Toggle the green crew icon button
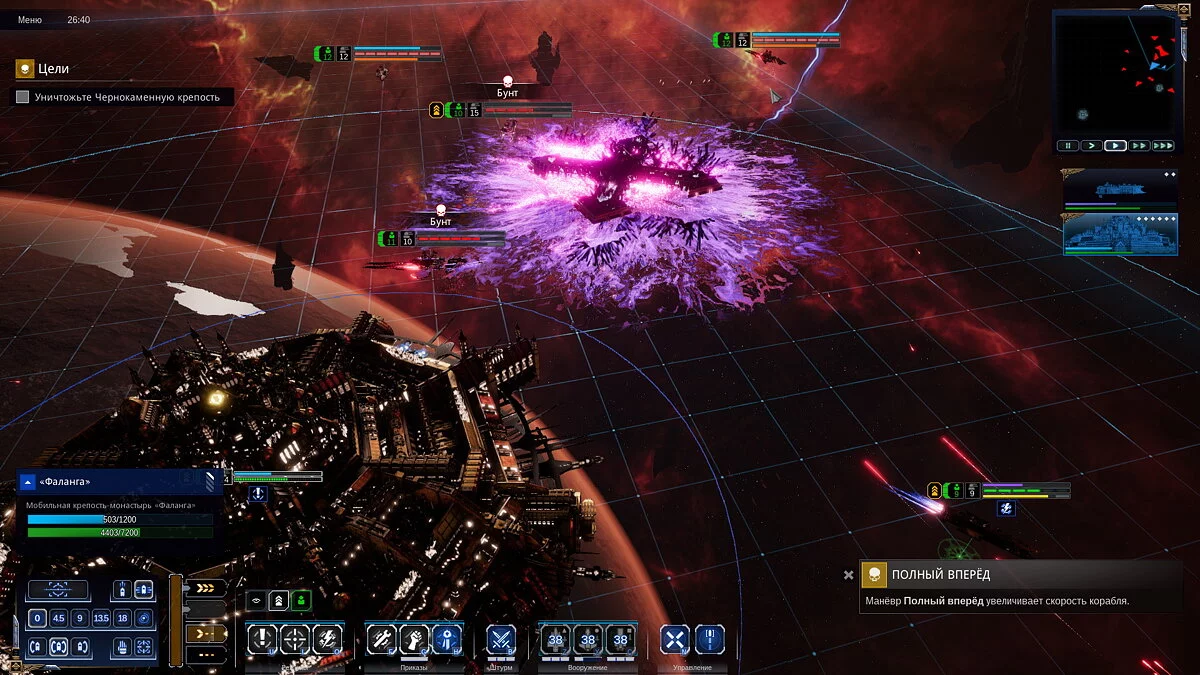 (x=301, y=600)
